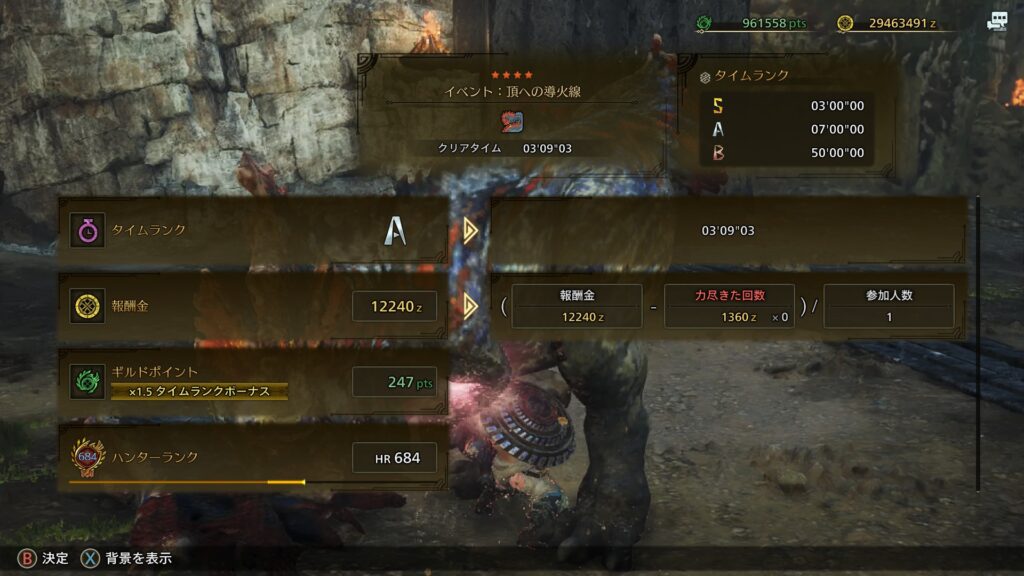Image resolution: width=1024 pixels, height=576 pixels.
Task: Open the chat icon in the top corner
Action: click(996, 22)
